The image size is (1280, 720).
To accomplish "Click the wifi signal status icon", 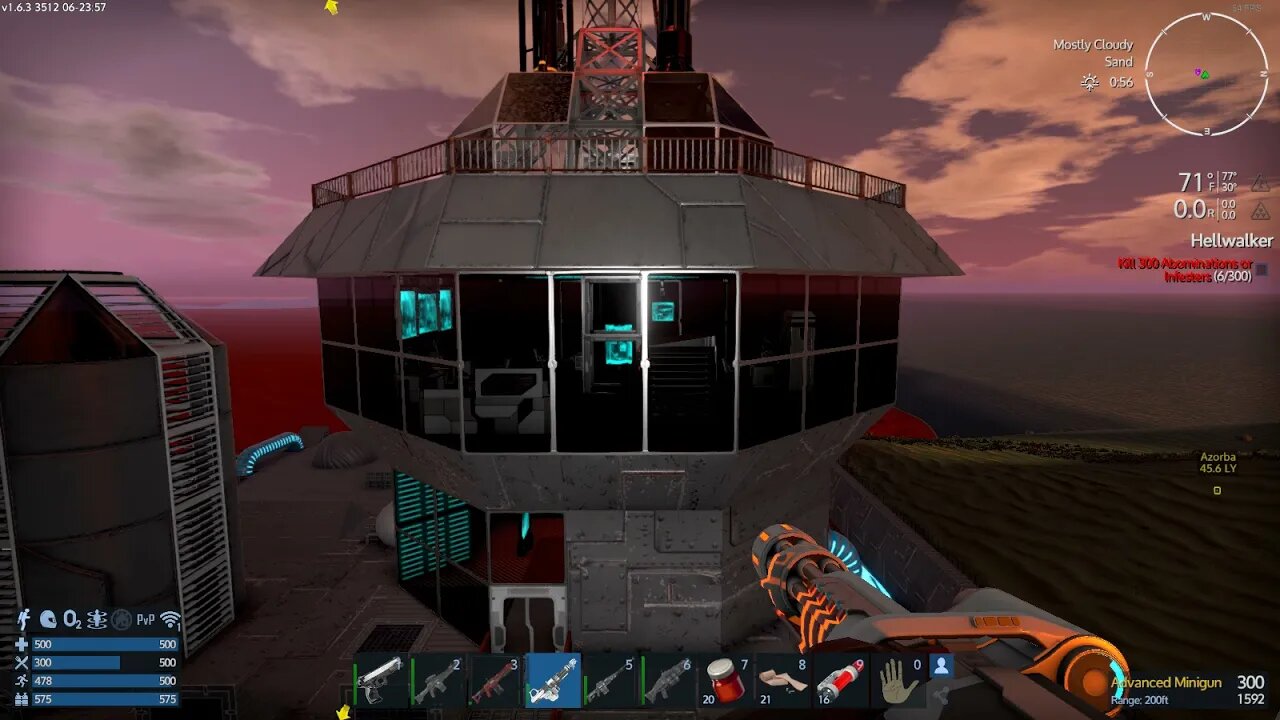I will 171,621.
